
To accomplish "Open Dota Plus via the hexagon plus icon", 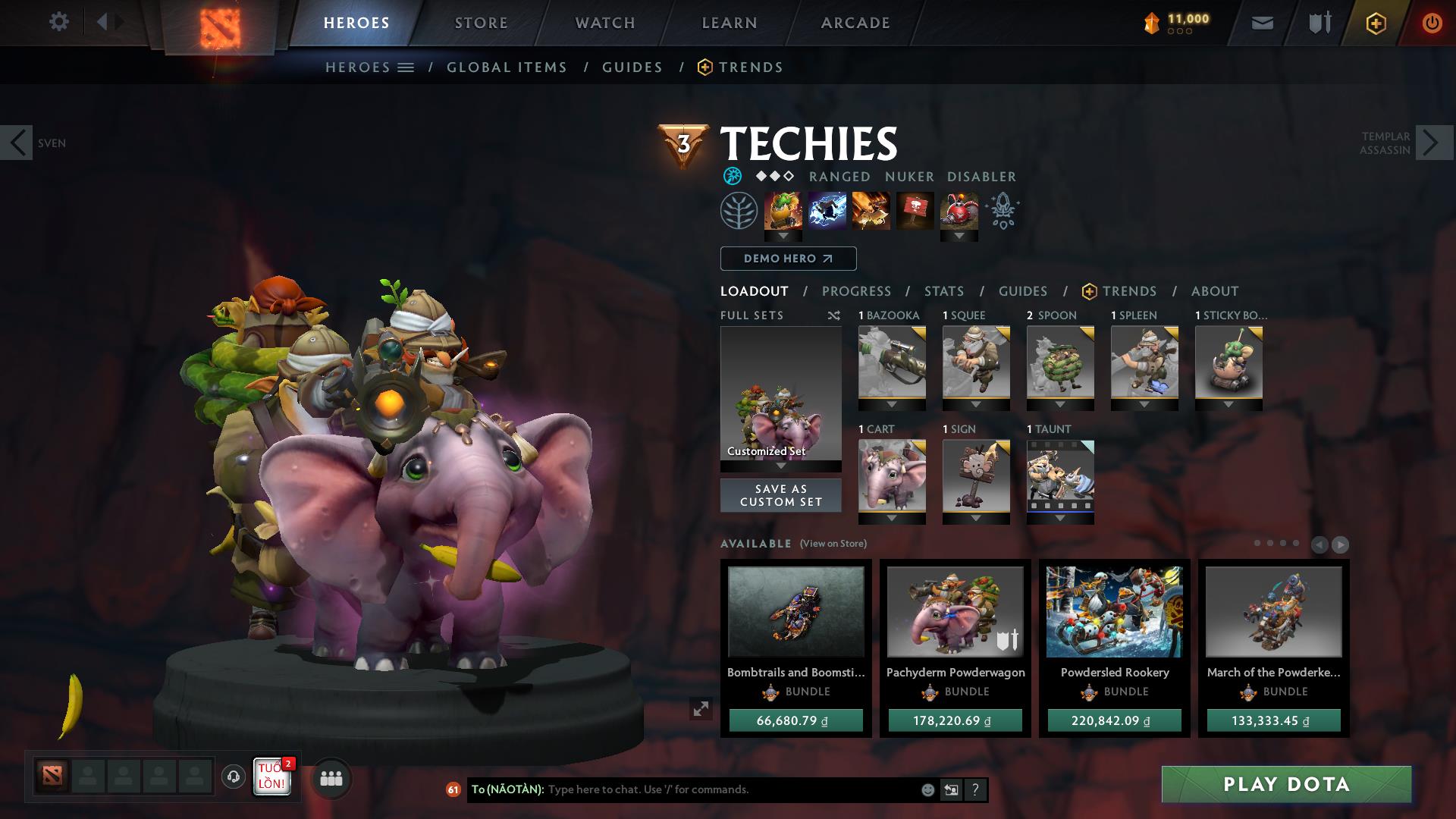I will 1375,22.
